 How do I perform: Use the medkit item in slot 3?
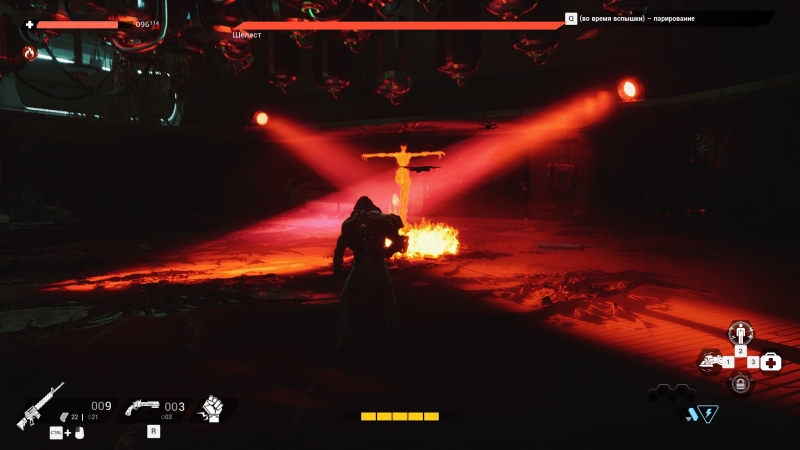click(770, 362)
